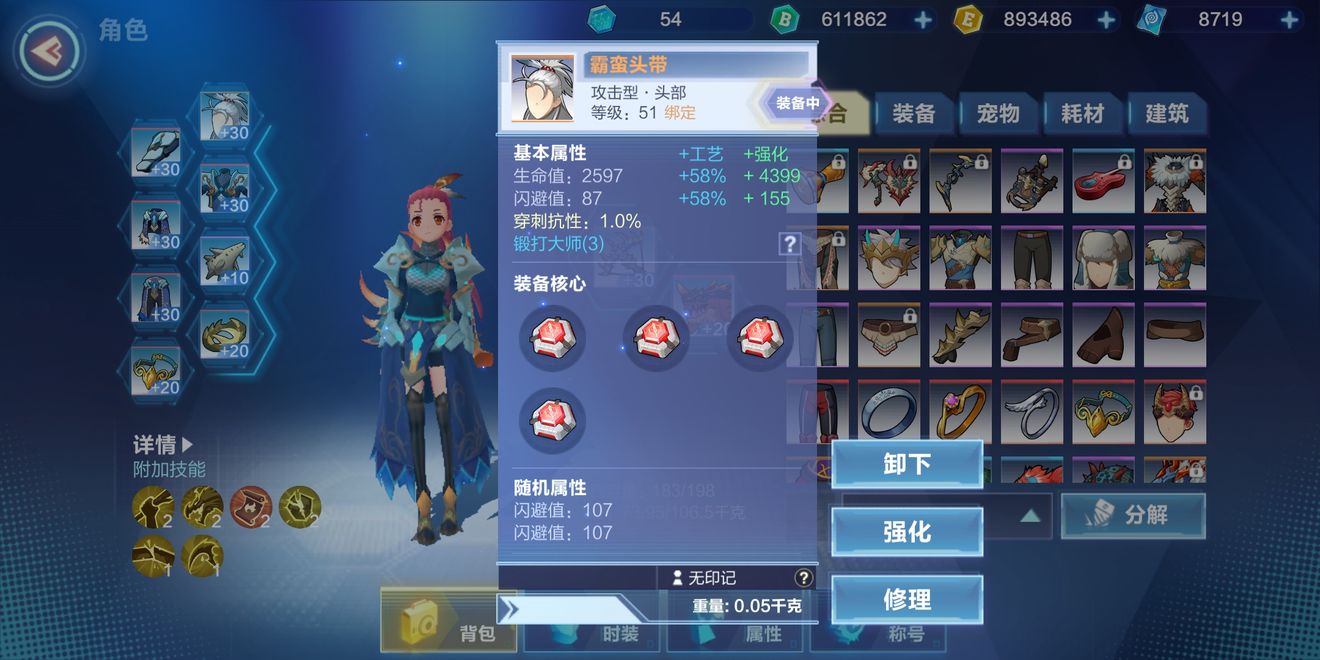Add more B currency with plus

(922, 19)
